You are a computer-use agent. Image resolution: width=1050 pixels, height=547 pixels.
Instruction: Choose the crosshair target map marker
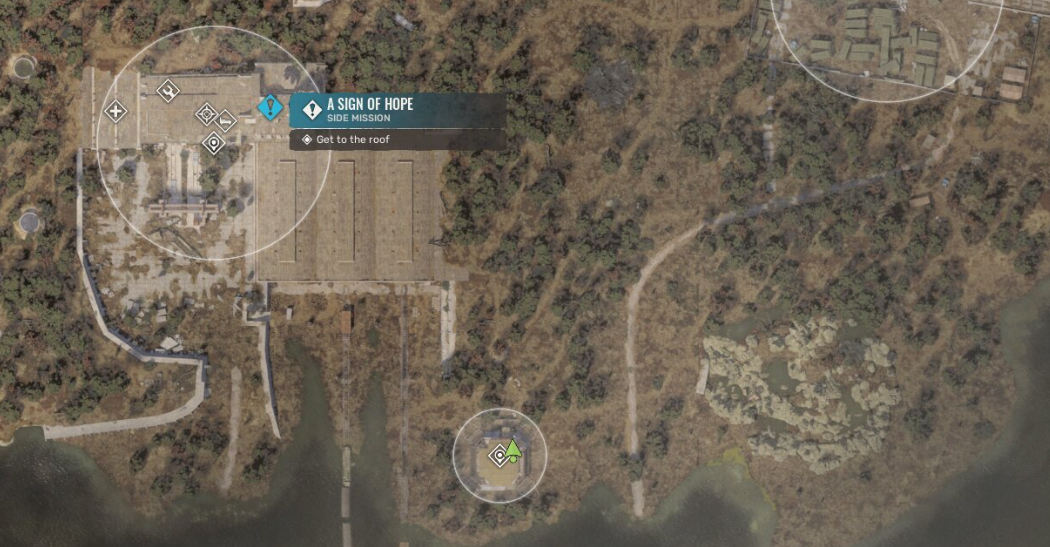pos(206,113)
